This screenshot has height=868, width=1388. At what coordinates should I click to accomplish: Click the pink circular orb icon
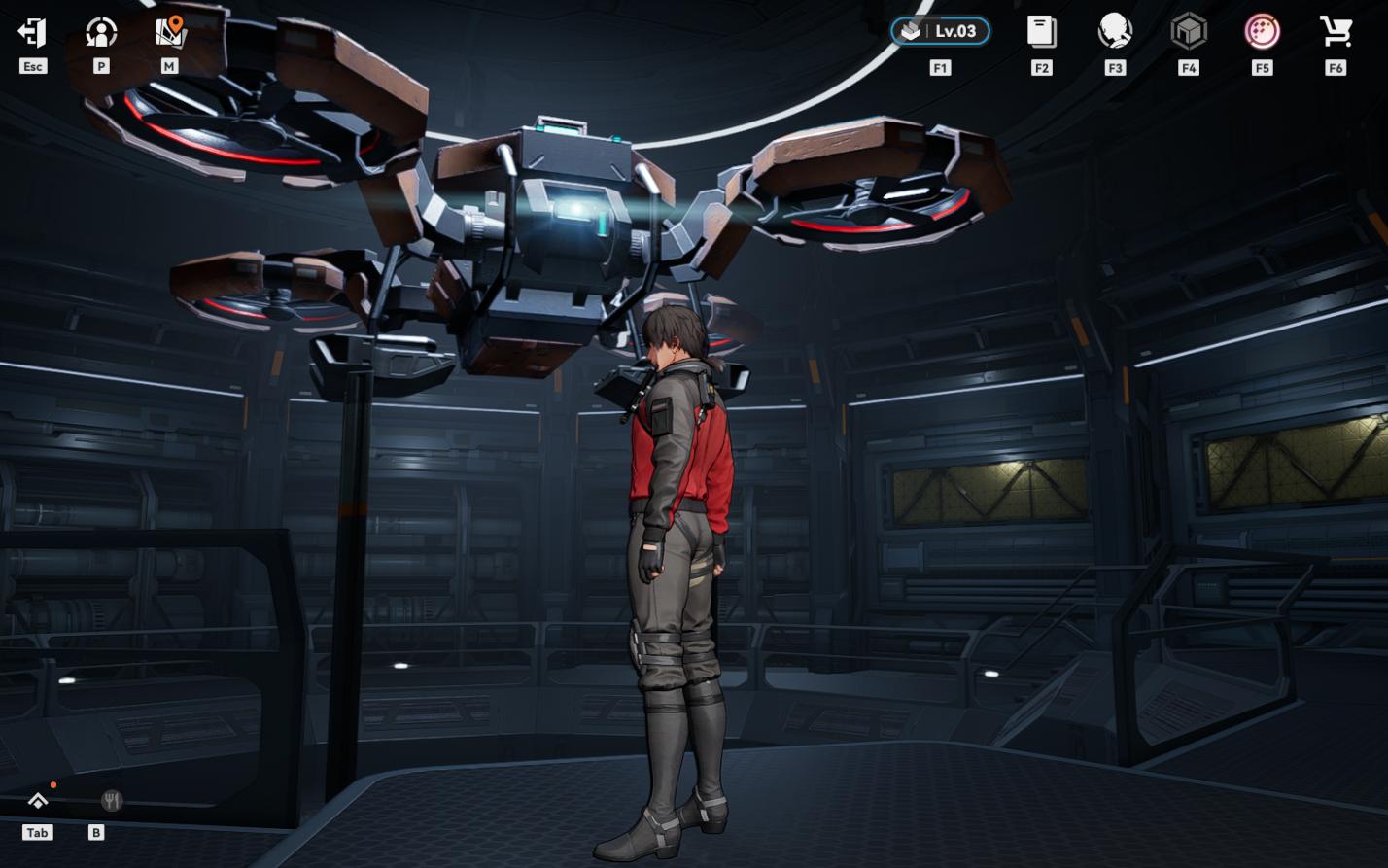coord(1262,31)
